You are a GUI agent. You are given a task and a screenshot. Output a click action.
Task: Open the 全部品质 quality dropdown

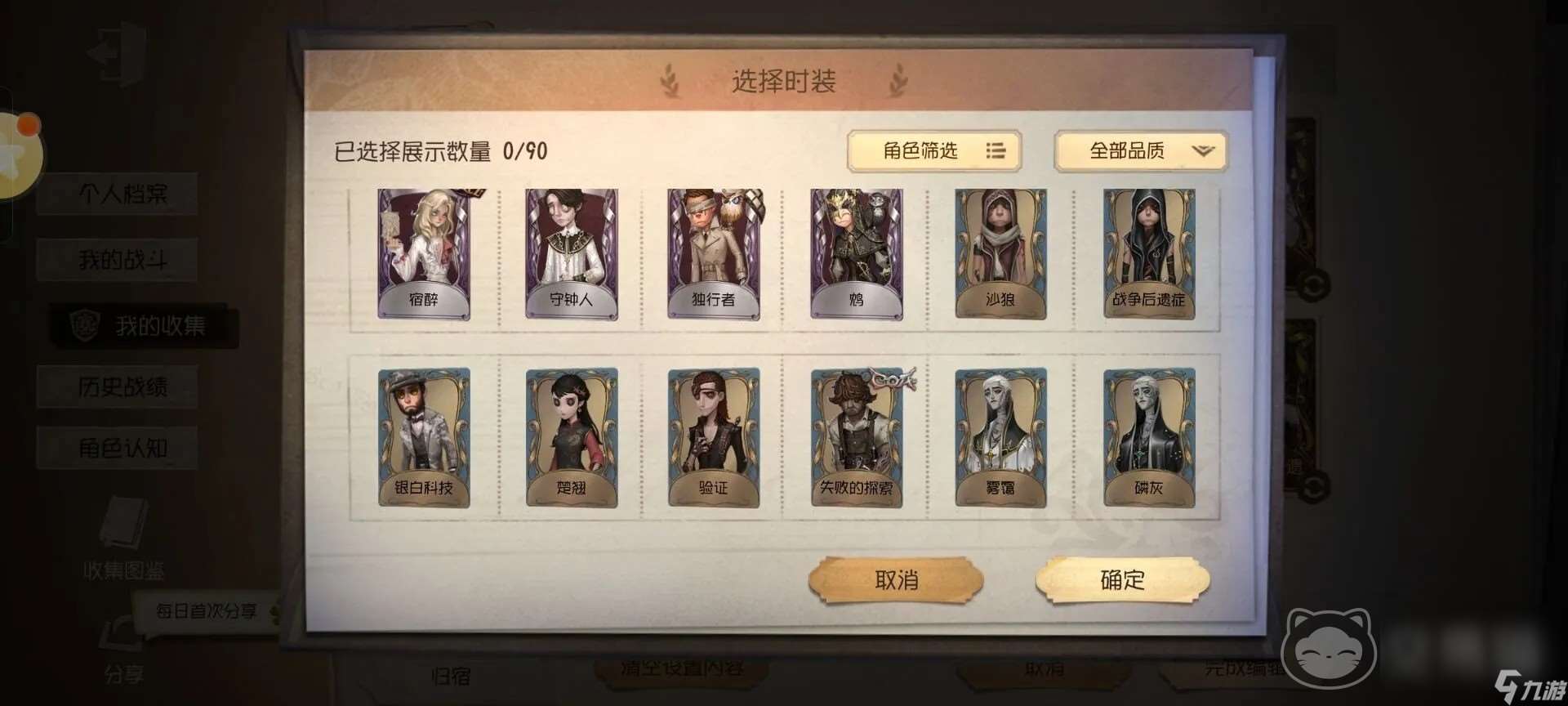(x=1140, y=151)
